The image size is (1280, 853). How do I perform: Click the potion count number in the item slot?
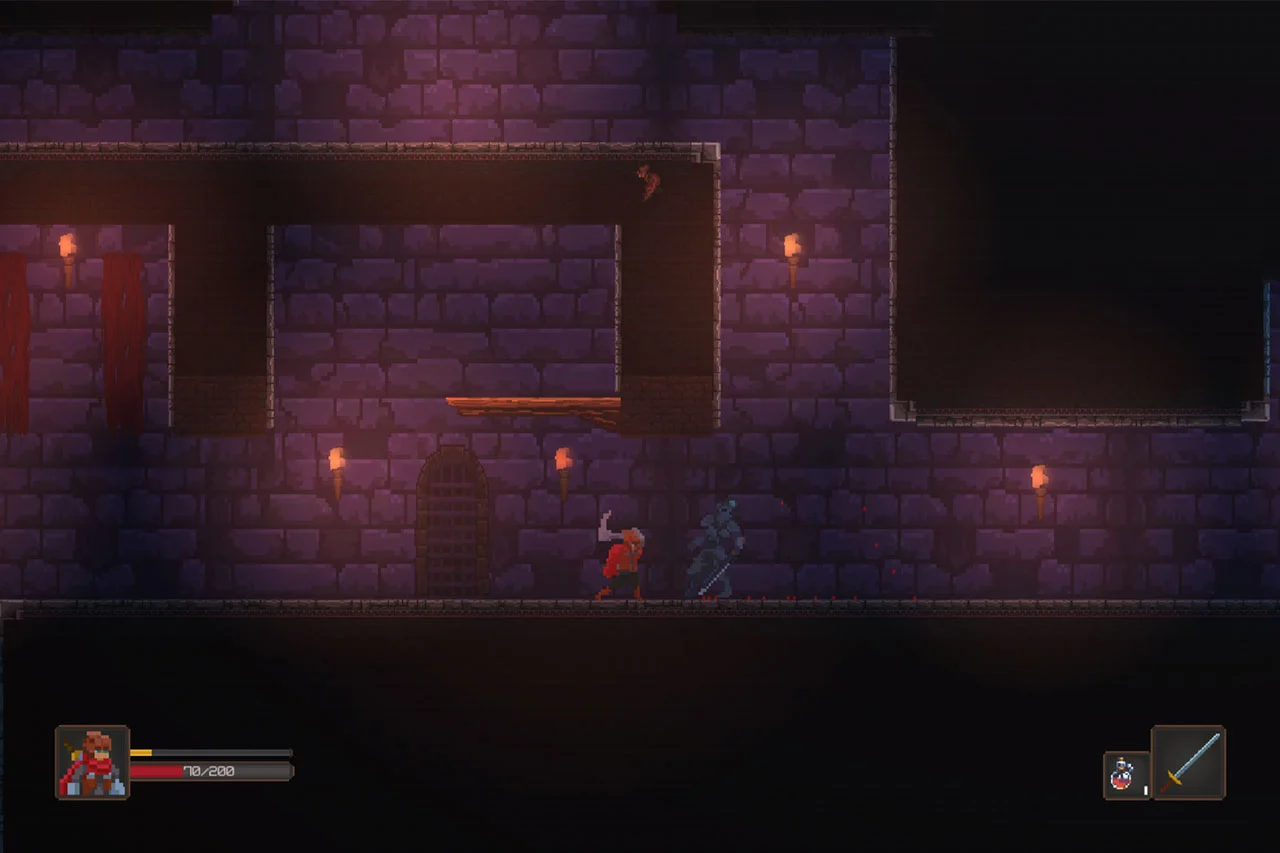[1145, 790]
